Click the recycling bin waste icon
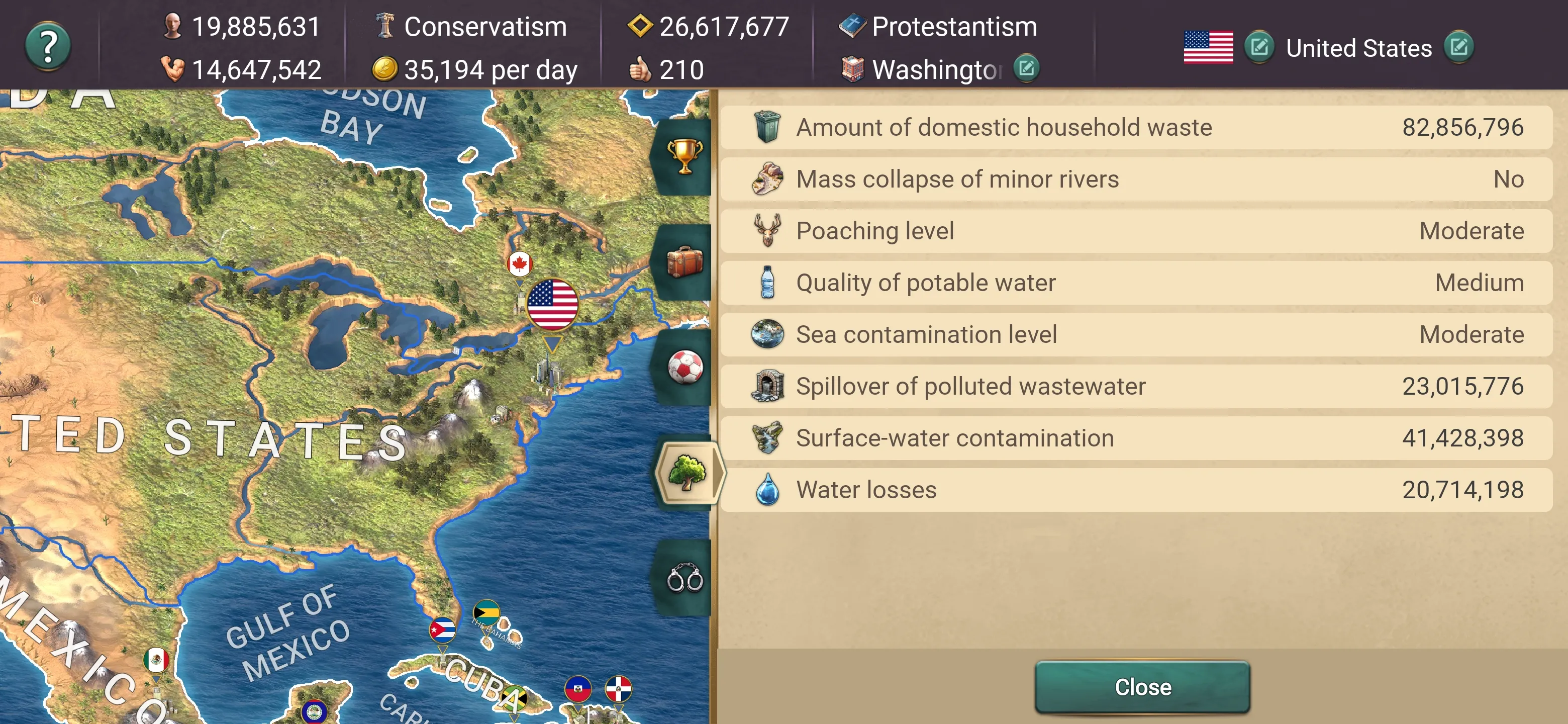The height and width of the screenshot is (724, 1568). pyautogui.click(x=766, y=127)
